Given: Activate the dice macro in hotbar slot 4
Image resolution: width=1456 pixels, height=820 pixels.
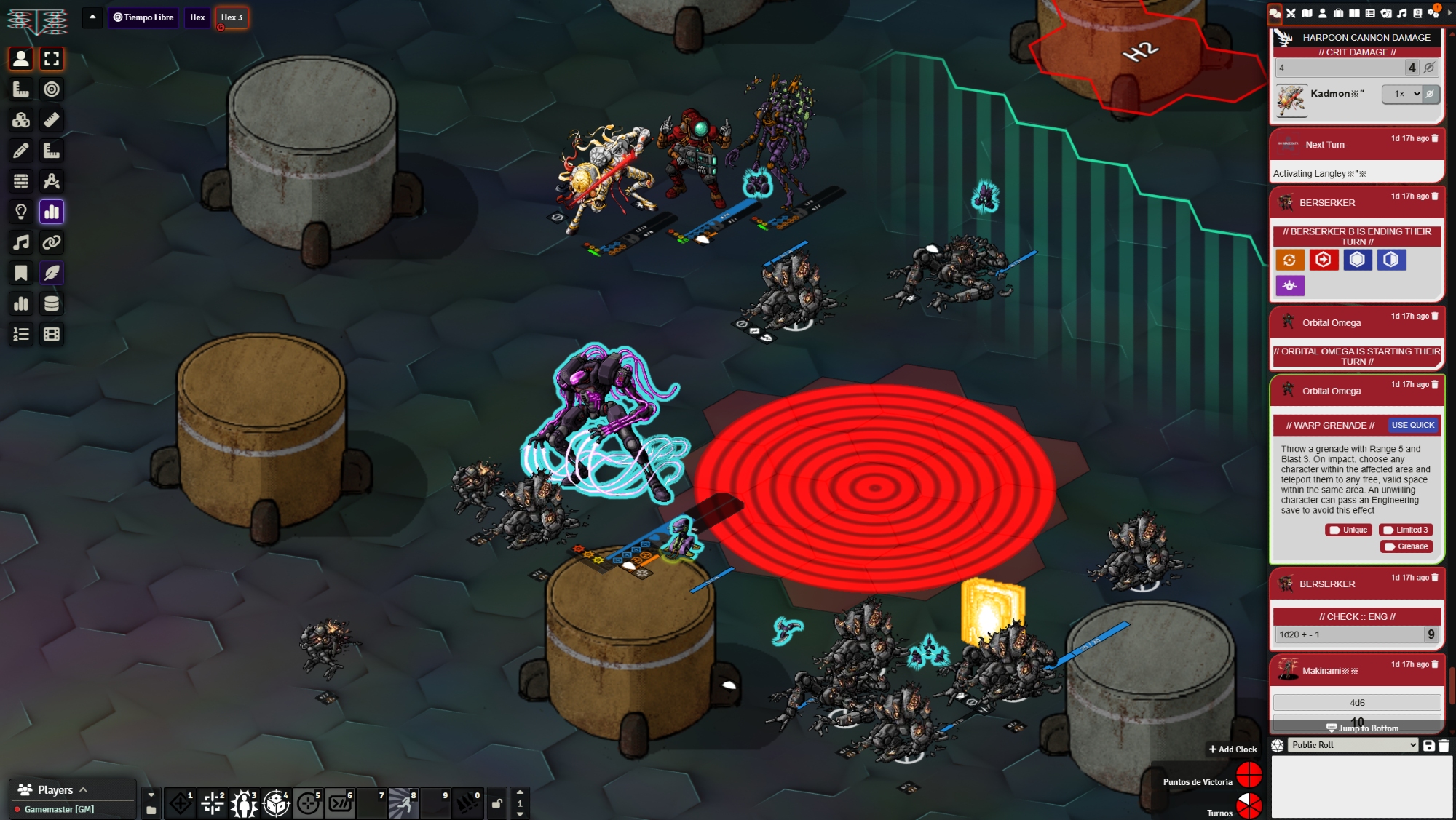Looking at the screenshot, I should pyautogui.click(x=276, y=803).
